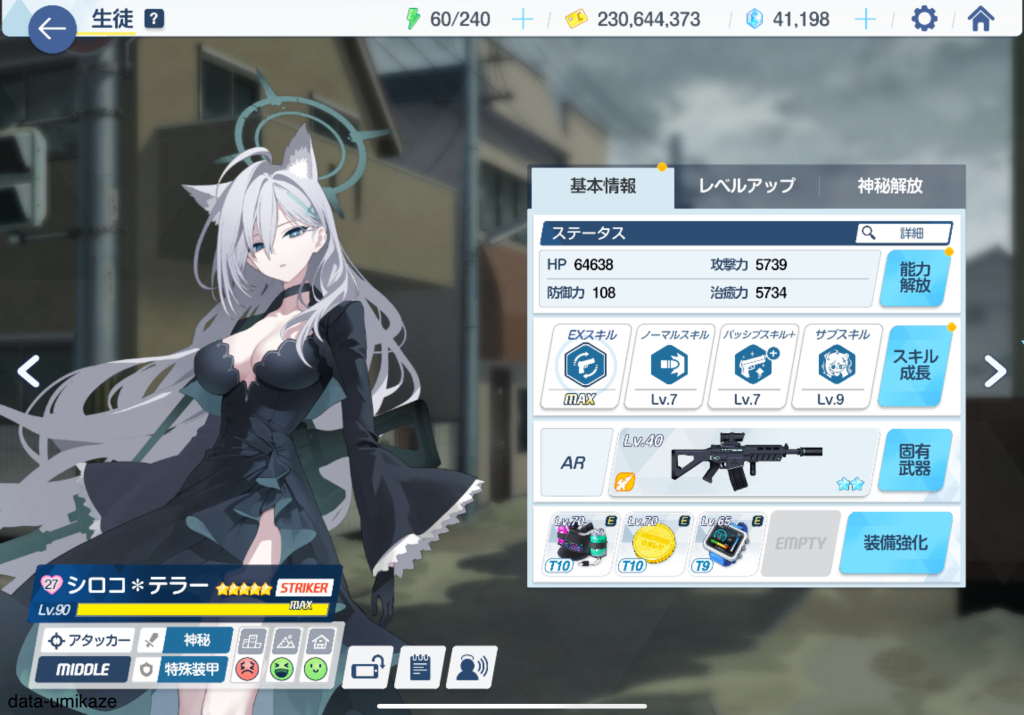The width and height of the screenshot is (1024, 715).
Task: Open the settings gear icon
Action: point(924,19)
